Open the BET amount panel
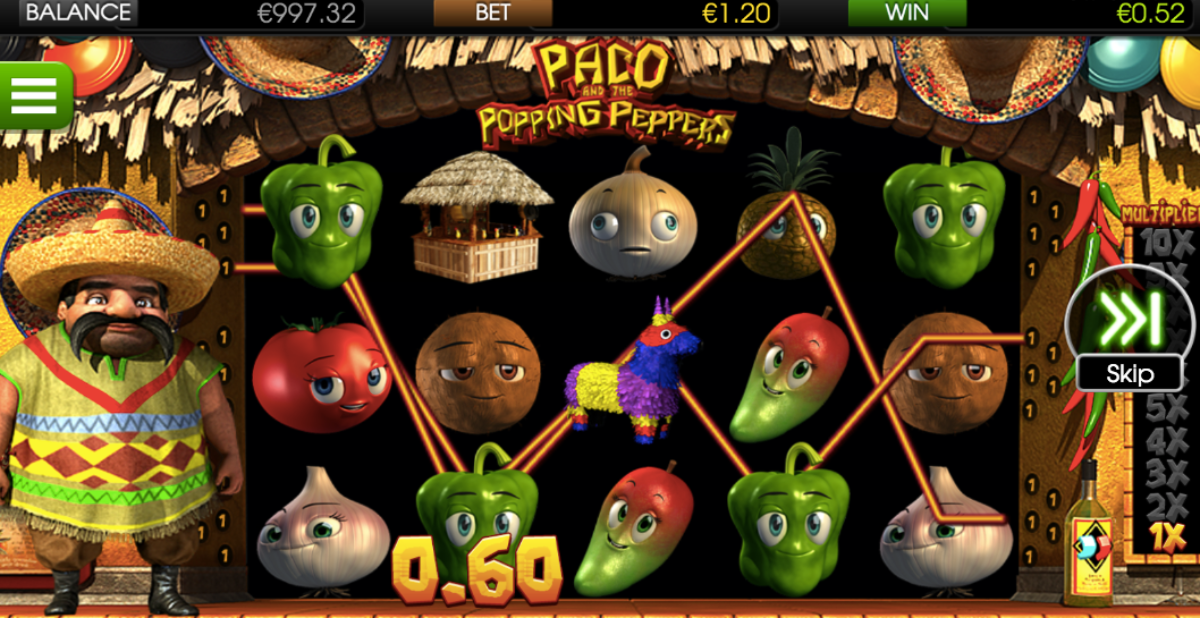This screenshot has width=1200, height=618. tap(492, 13)
